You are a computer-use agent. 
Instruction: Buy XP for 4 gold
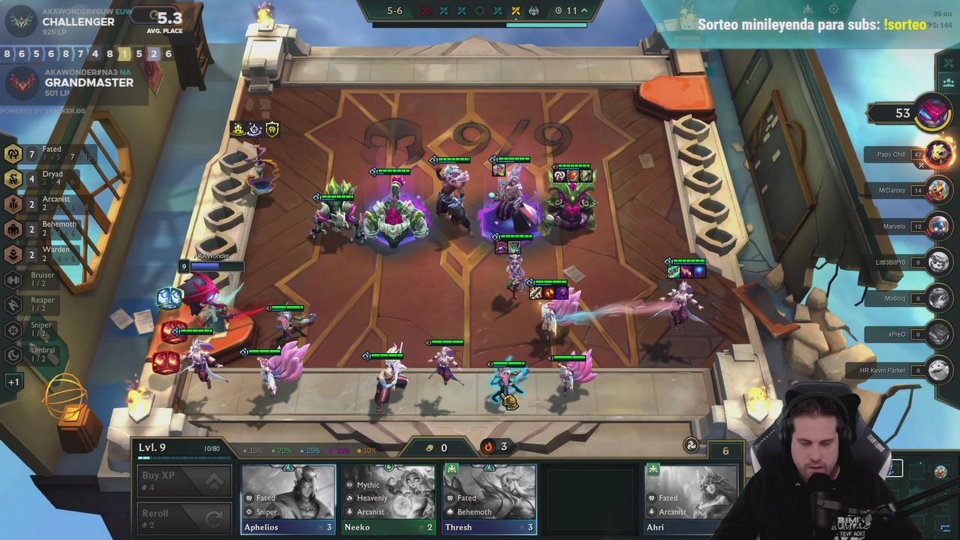click(184, 480)
